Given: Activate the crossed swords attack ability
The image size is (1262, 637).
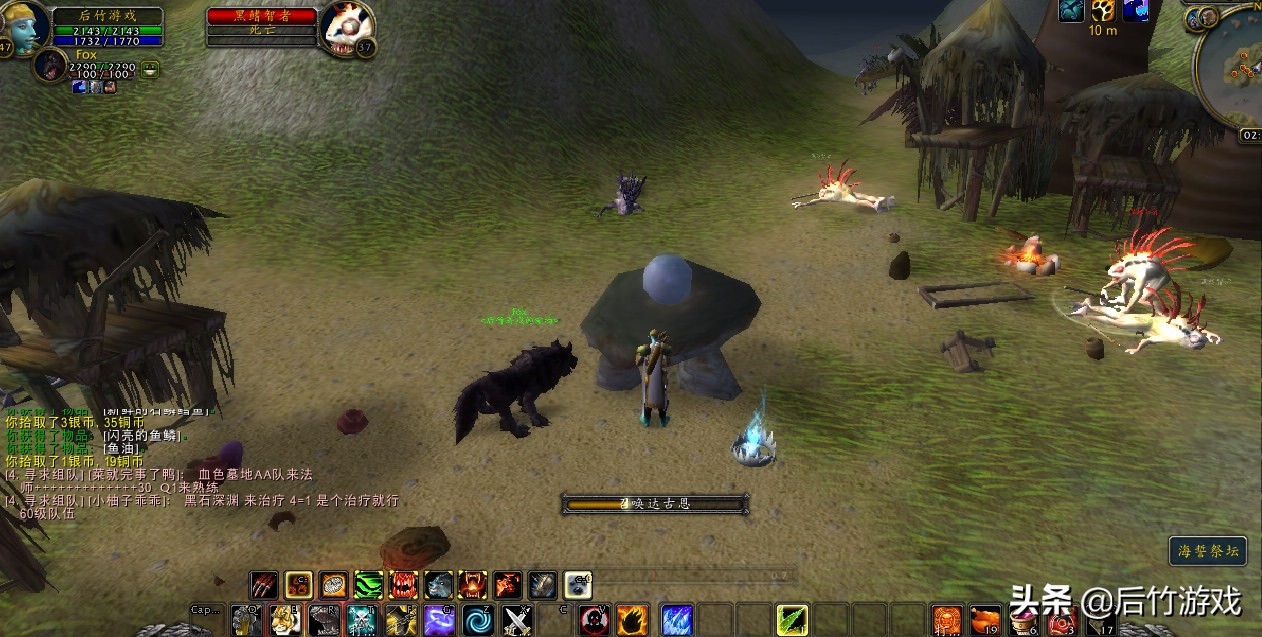Looking at the screenshot, I should tap(517, 620).
